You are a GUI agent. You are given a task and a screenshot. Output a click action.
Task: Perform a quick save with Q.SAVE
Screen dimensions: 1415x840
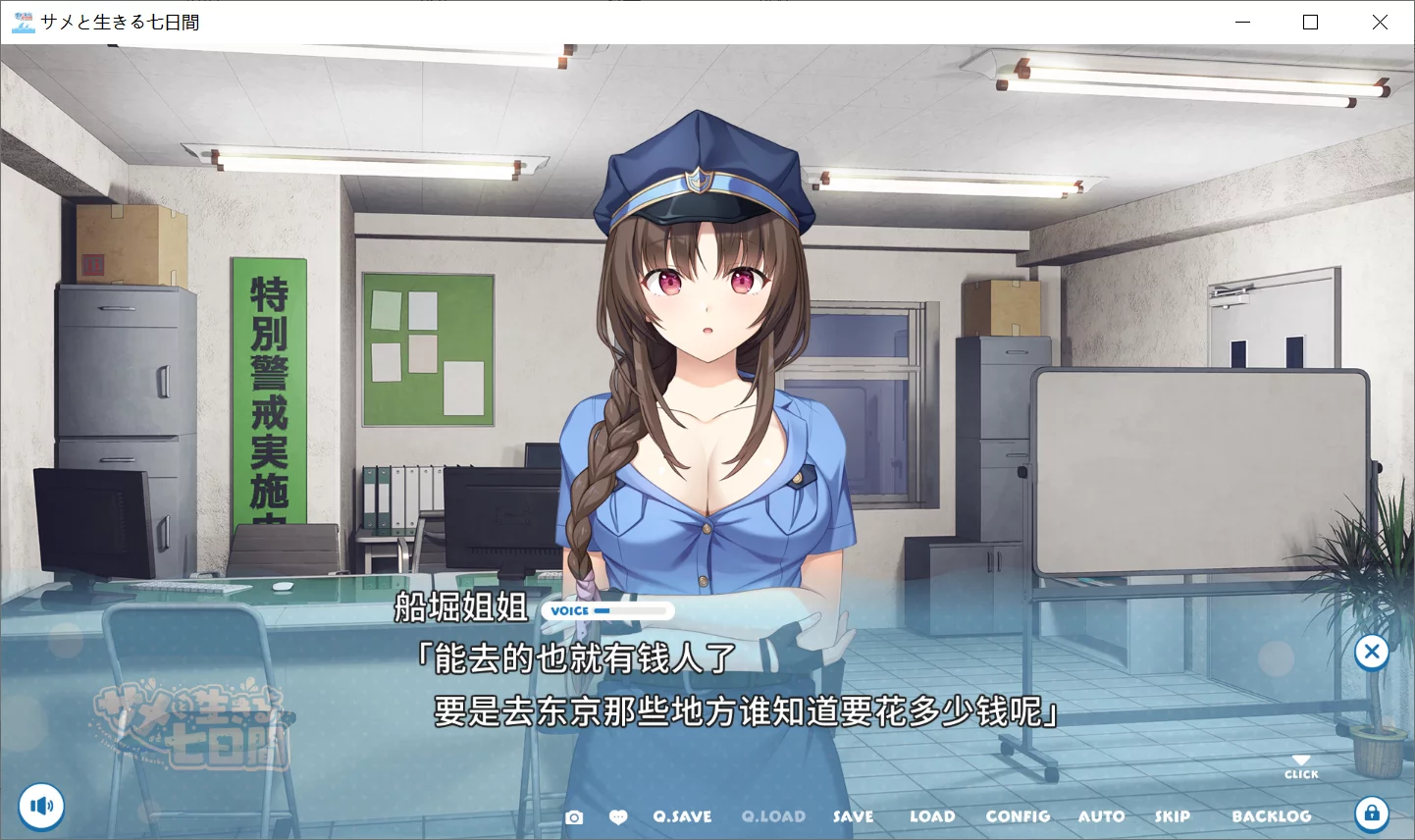tap(682, 815)
